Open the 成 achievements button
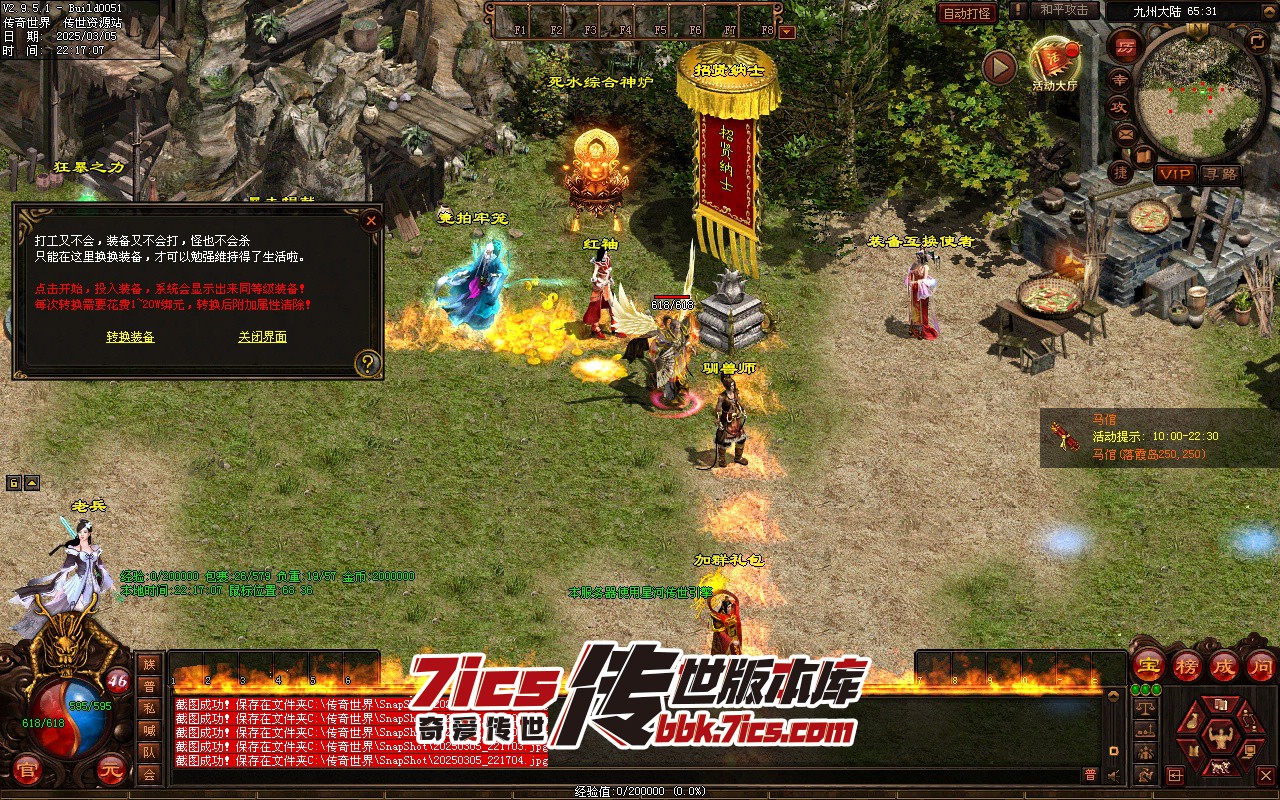Screen dimensions: 1280x800 (x=1224, y=665)
